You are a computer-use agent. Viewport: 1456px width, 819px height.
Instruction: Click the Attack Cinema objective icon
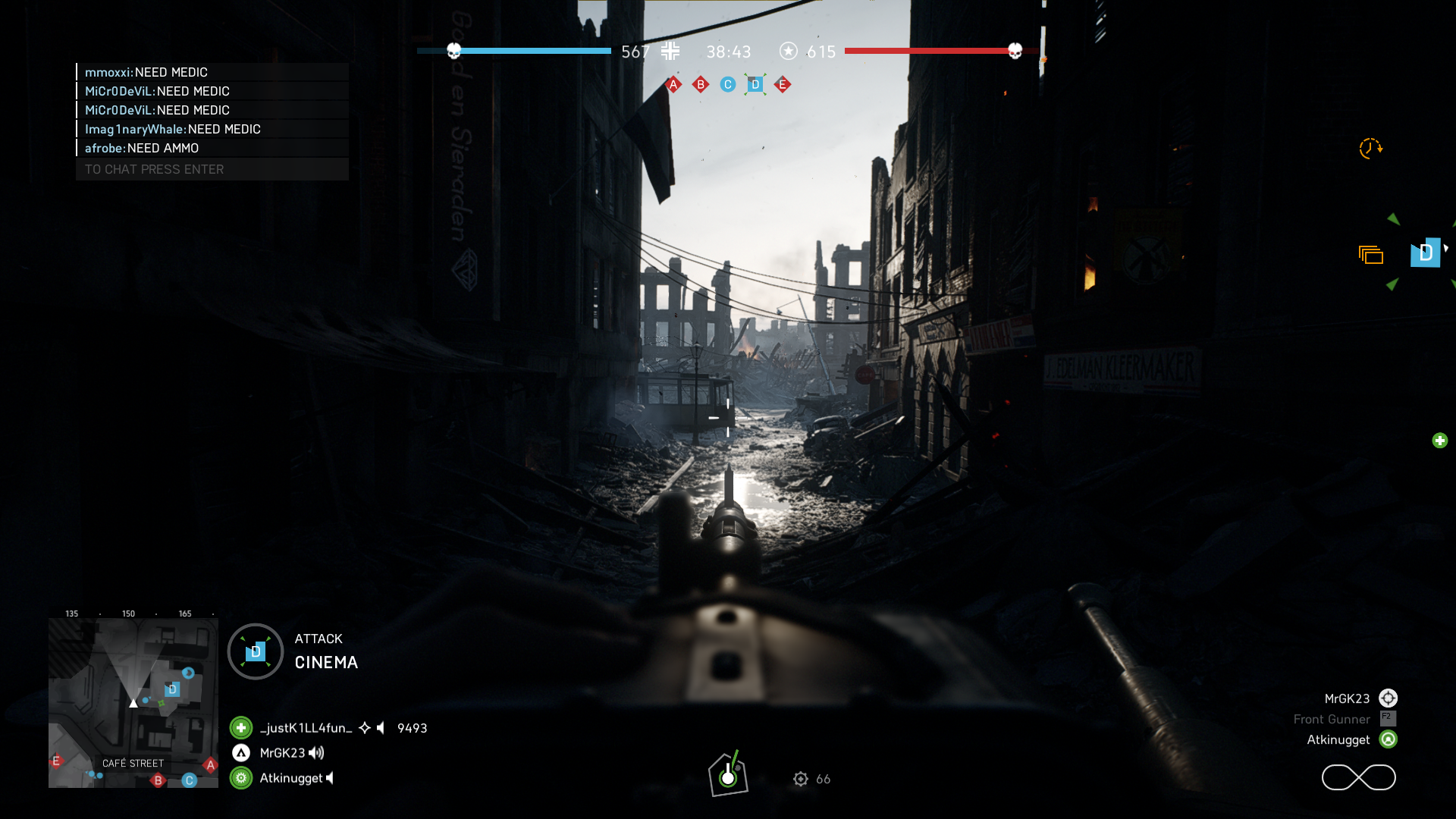(x=256, y=651)
